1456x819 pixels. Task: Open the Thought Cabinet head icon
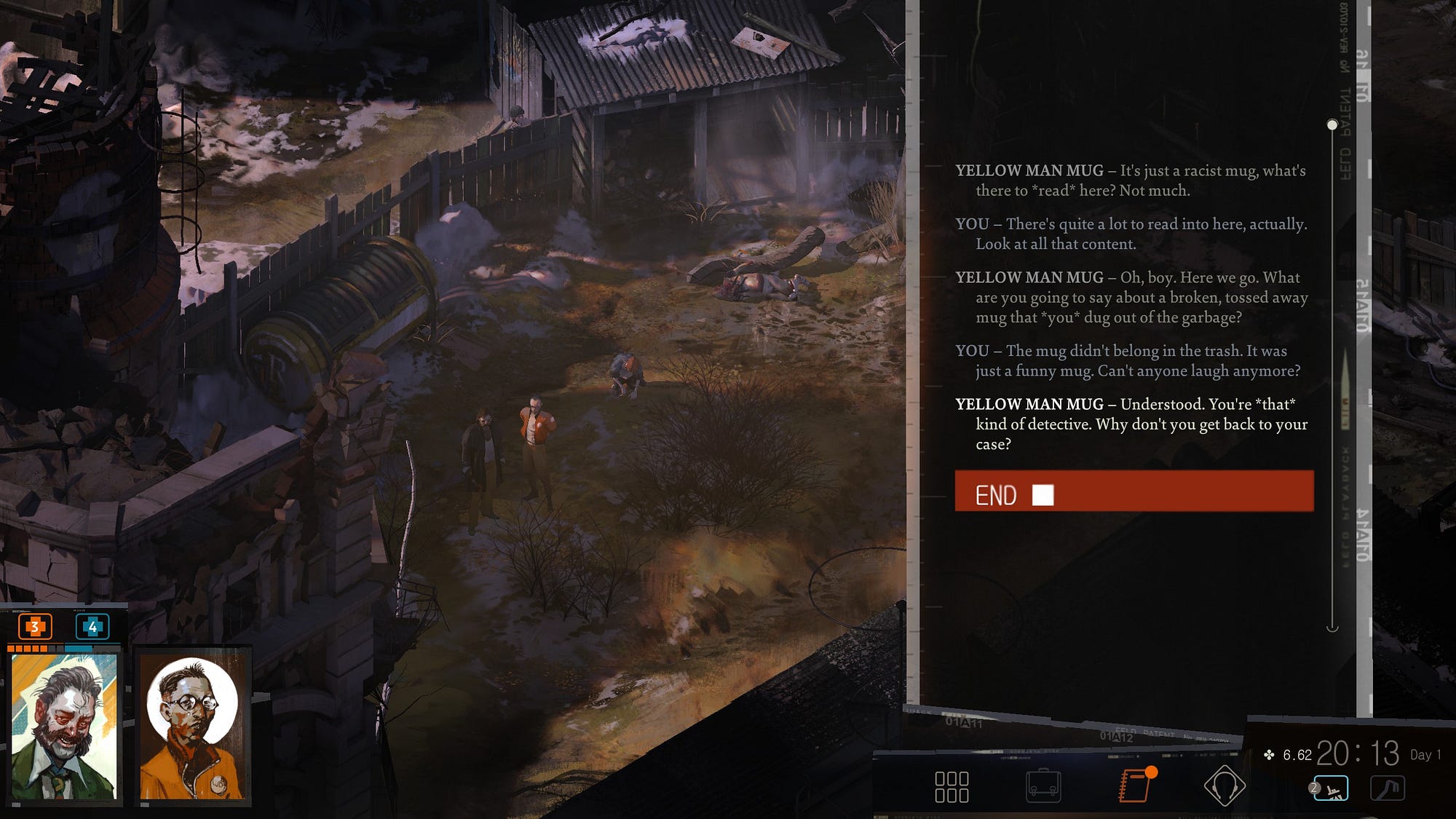coord(1224,786)
